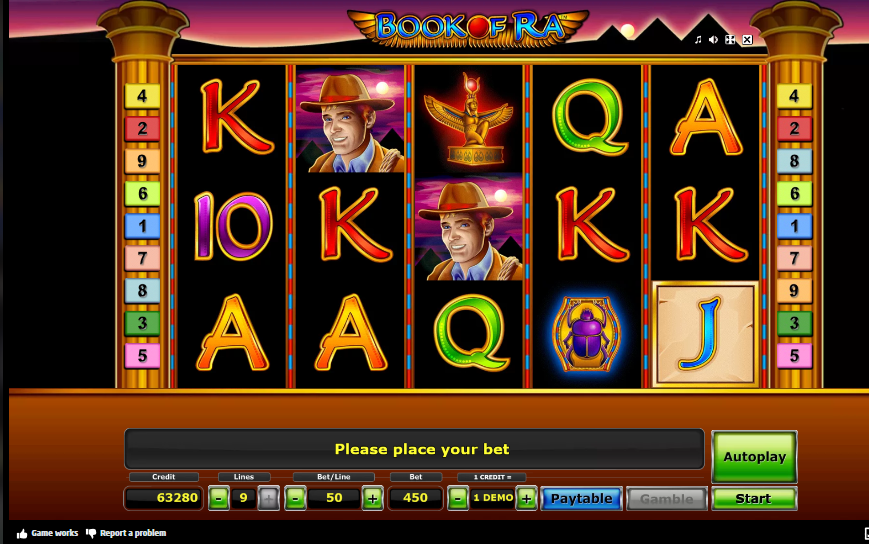Open the Paytable
The image size is (869, 544).
(581, 498)
